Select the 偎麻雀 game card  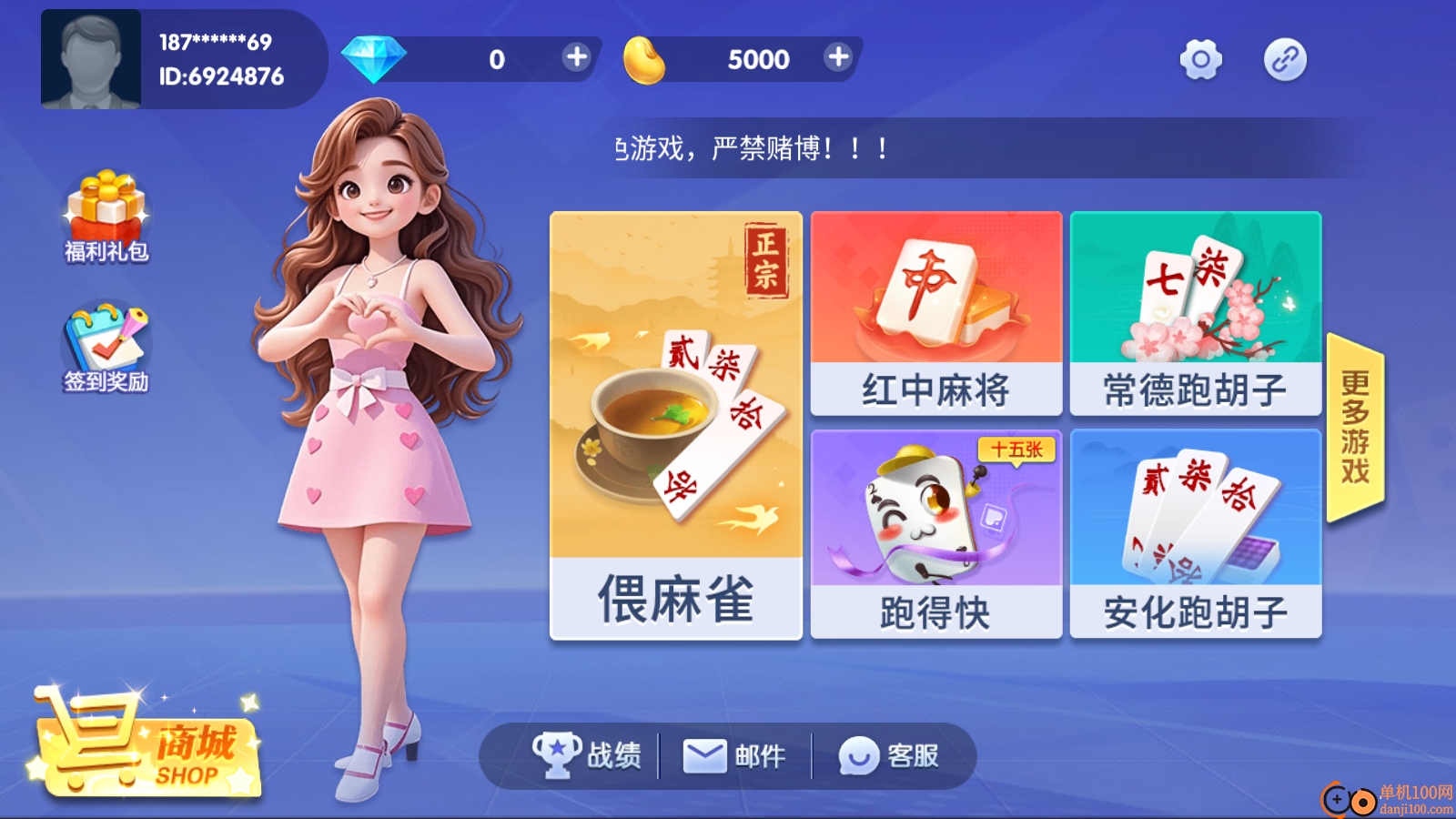pyautogui.click(x=675, y=423)
